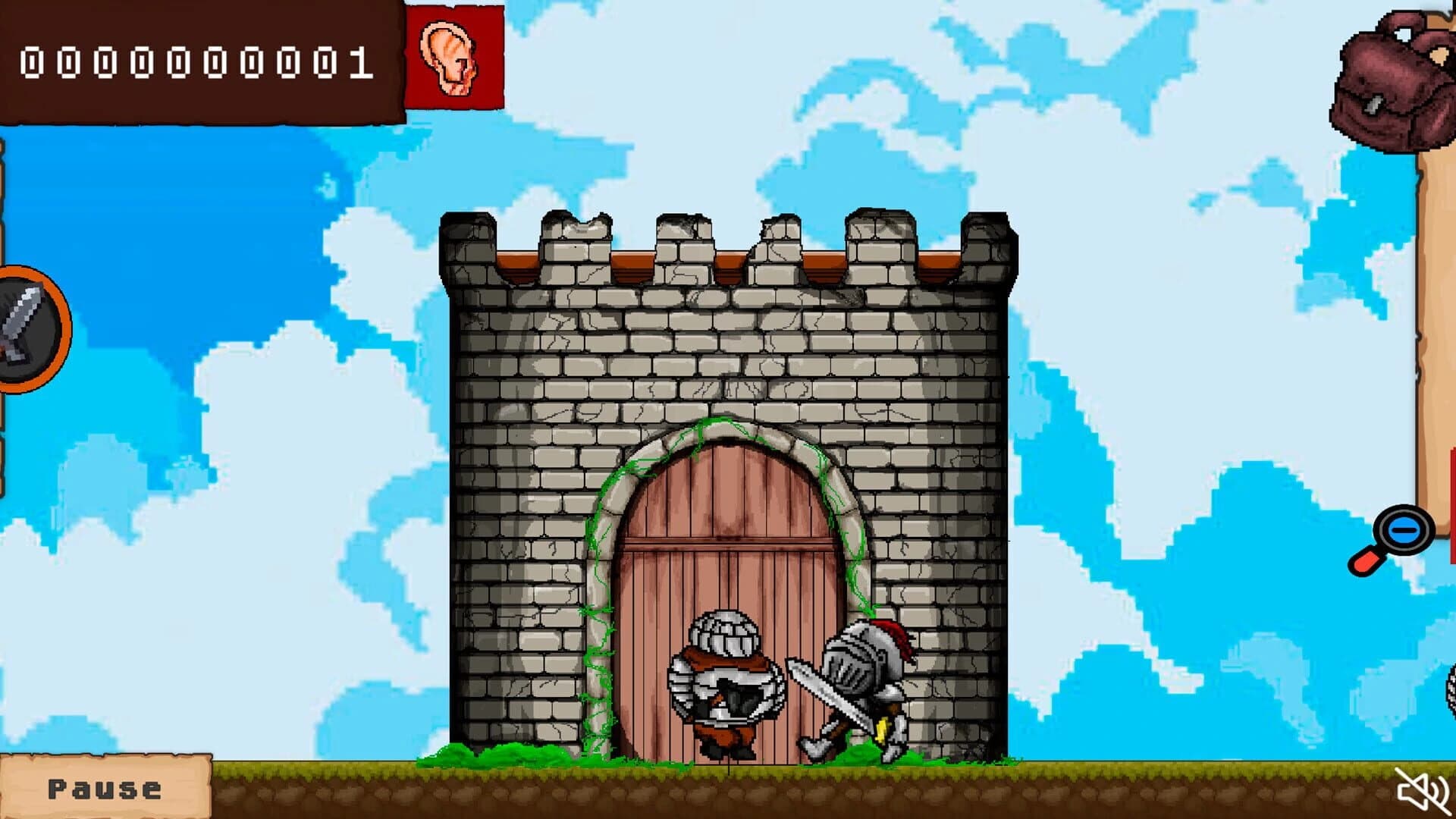Screen dimensions: 1456x819
Task: Tap the red panel holding the ear icon
Action: click(x=453, y=57)
